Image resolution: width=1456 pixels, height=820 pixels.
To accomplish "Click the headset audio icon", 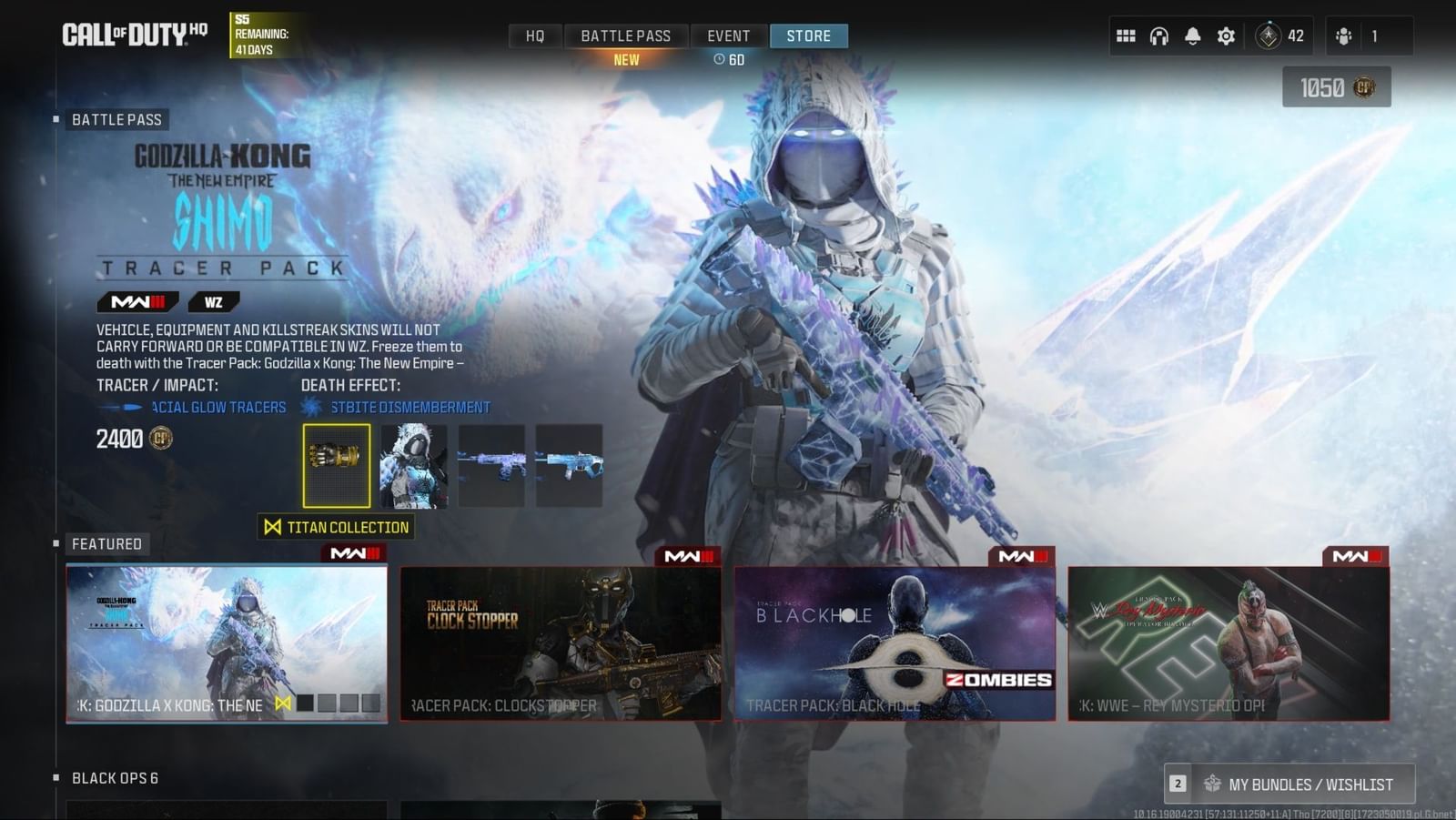I will (x=1158, y=35).
